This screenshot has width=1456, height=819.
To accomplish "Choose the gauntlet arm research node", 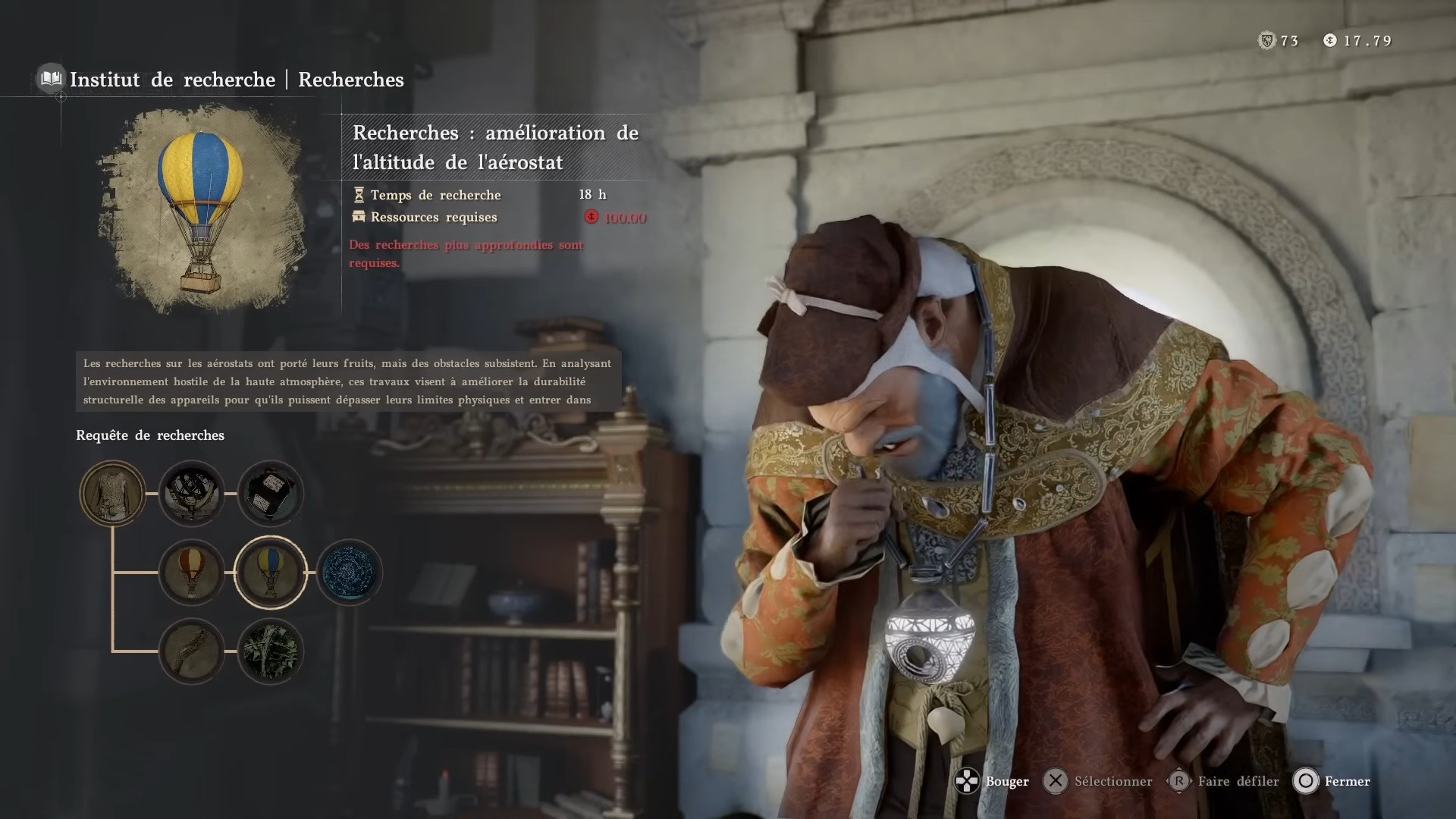I will click(192, 651).
